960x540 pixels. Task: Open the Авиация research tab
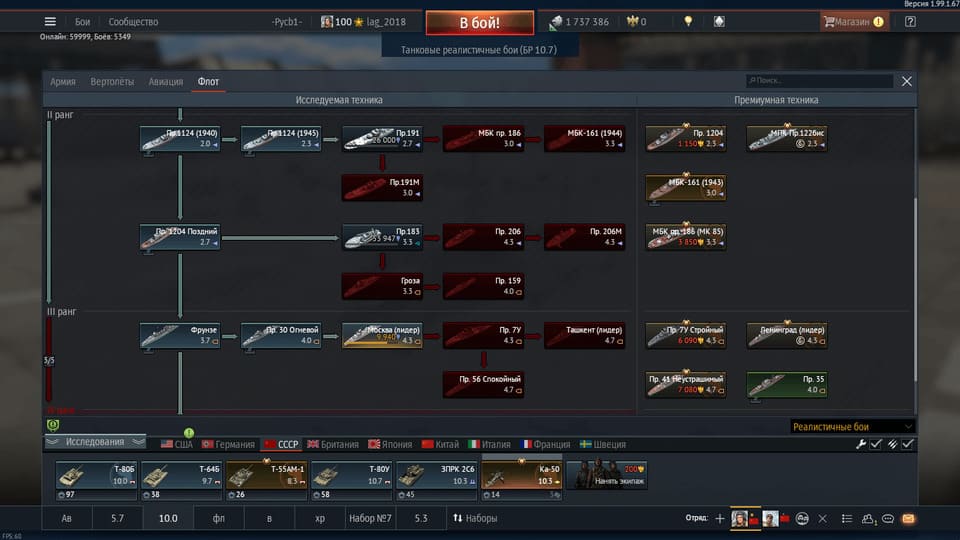pyautogui.click(x=166, y=82)
